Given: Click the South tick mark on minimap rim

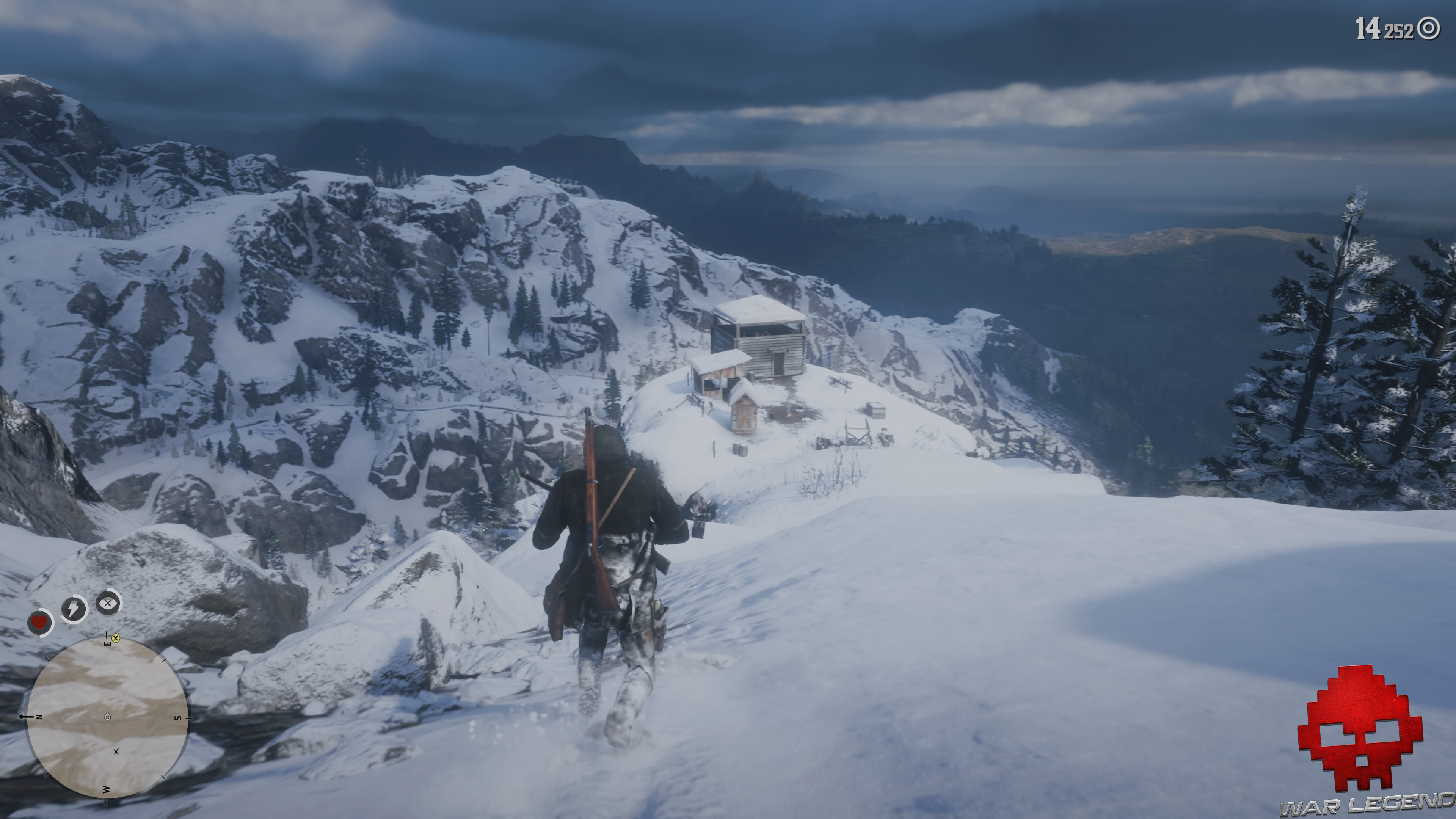Looking at the screenshot, I should coord(188,718).
